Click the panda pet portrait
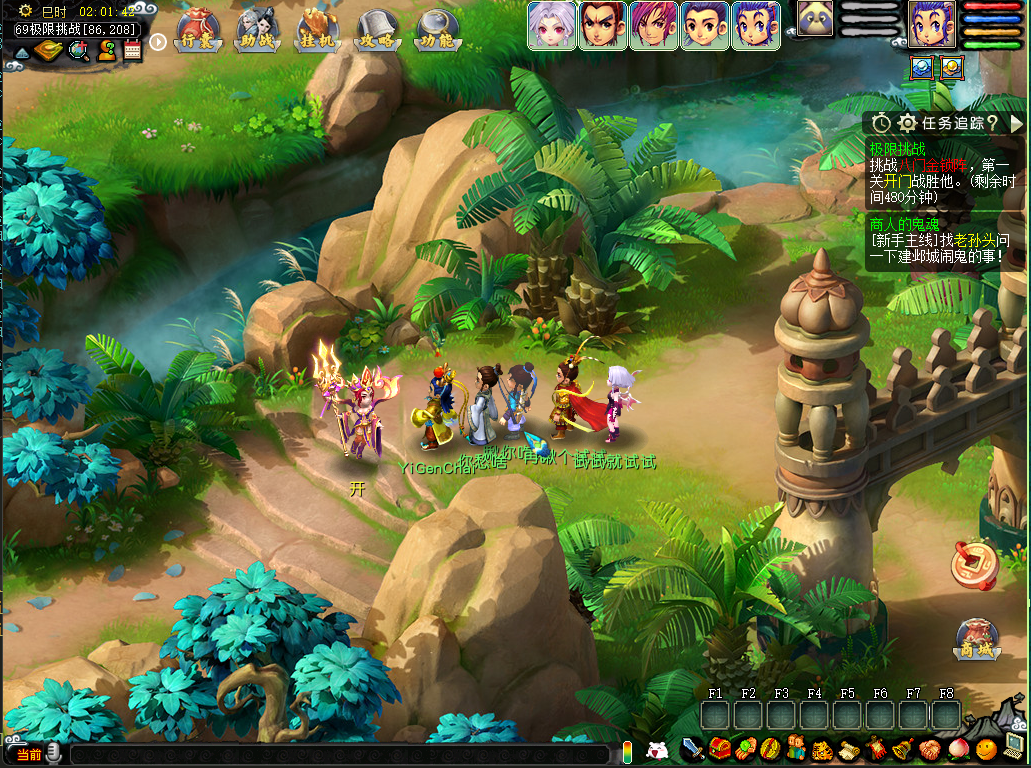Screen dimensions: 1031x768 pos(815,19)
